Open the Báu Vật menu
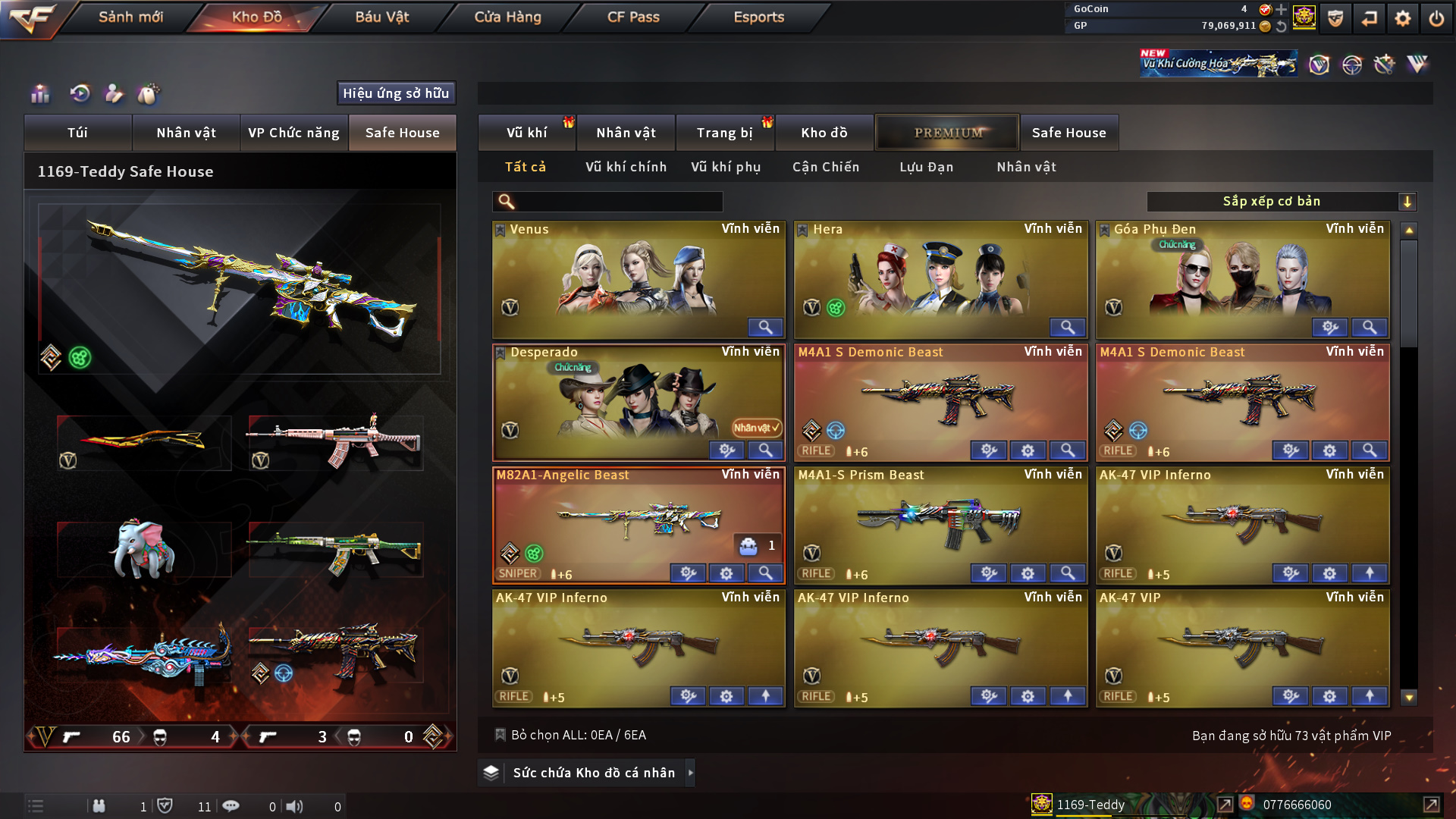Screen dimensions: 1456x819 click(381, 17)
